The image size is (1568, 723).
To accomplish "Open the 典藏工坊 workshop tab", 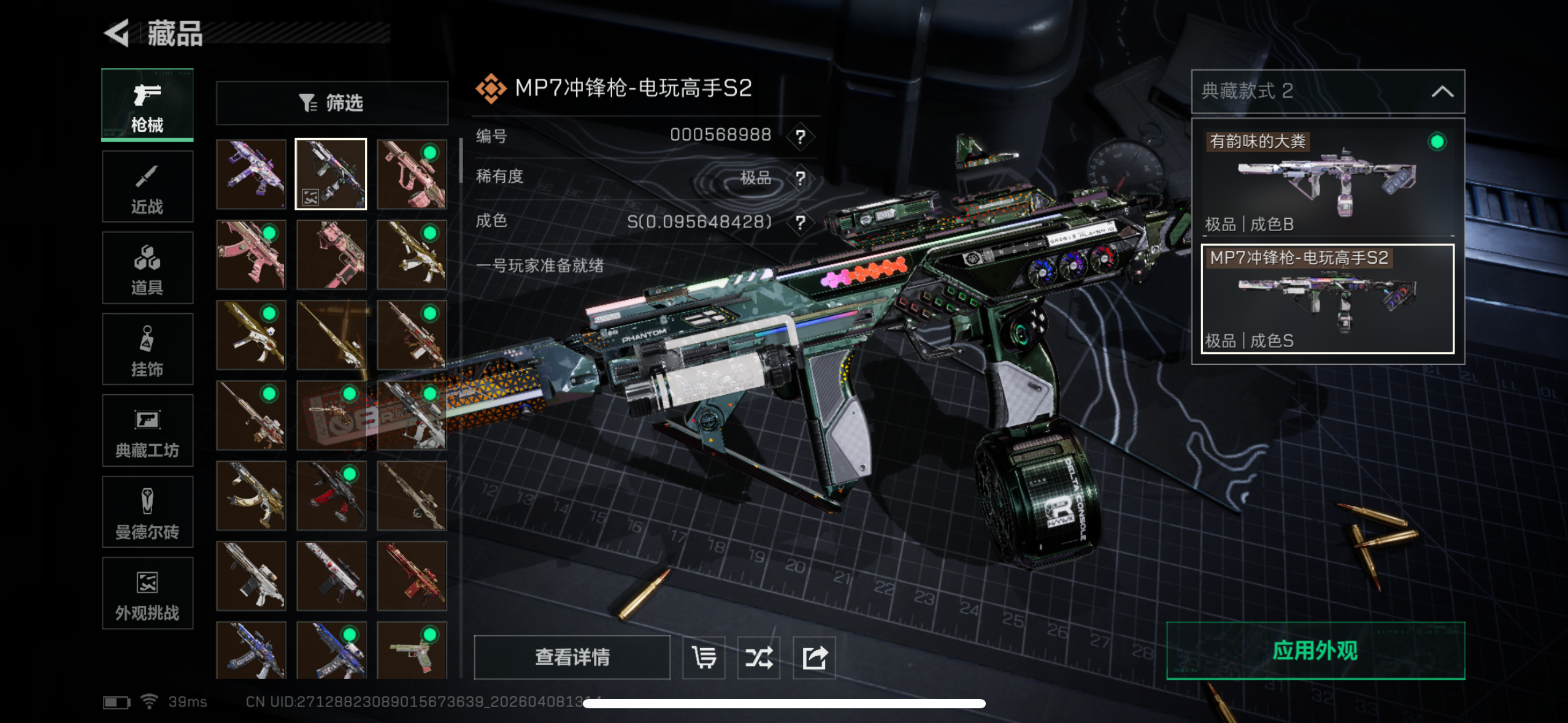I will tap(147, 430).
